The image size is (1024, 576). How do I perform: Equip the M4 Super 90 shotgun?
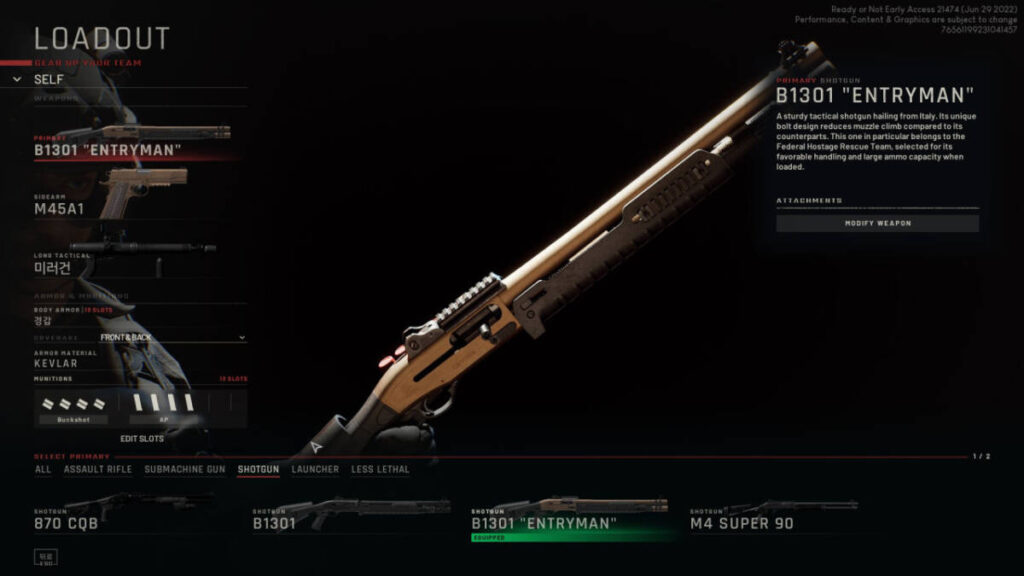[775, 517]
